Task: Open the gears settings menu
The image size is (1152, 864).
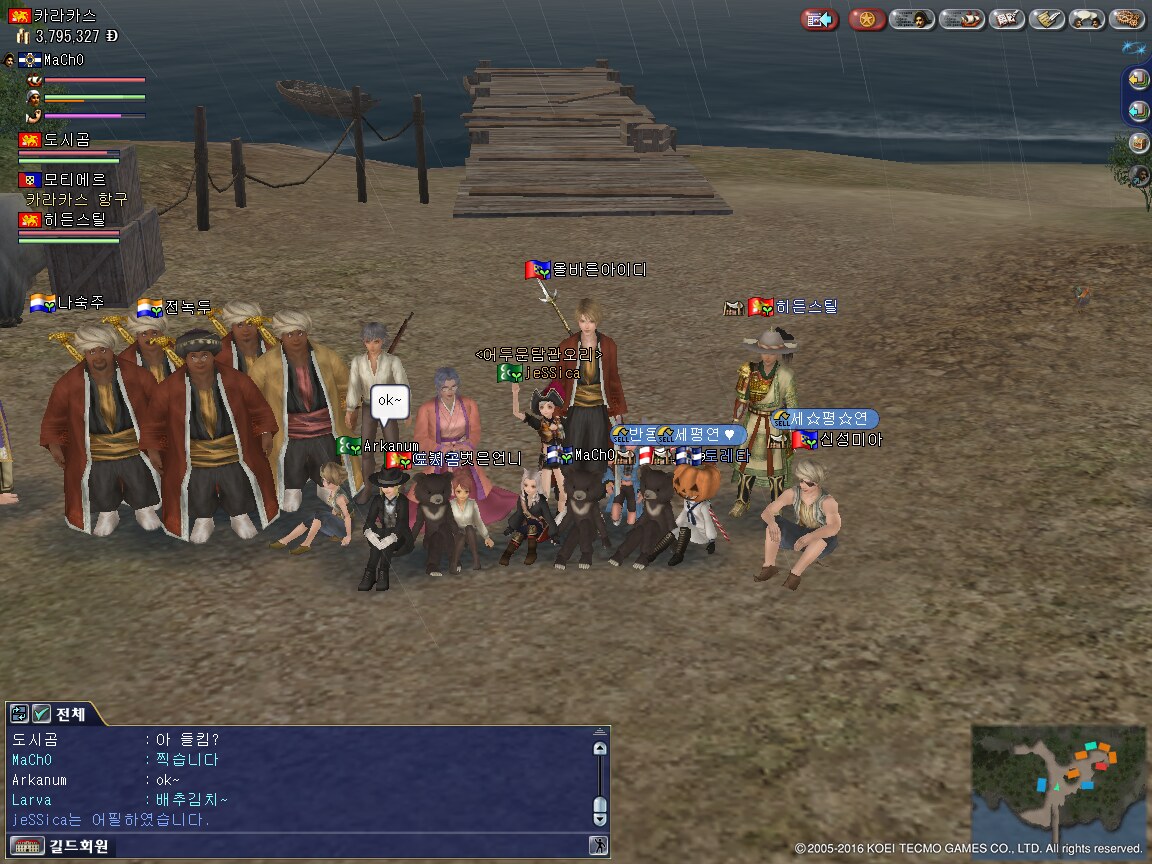Action: [1127, 19]
